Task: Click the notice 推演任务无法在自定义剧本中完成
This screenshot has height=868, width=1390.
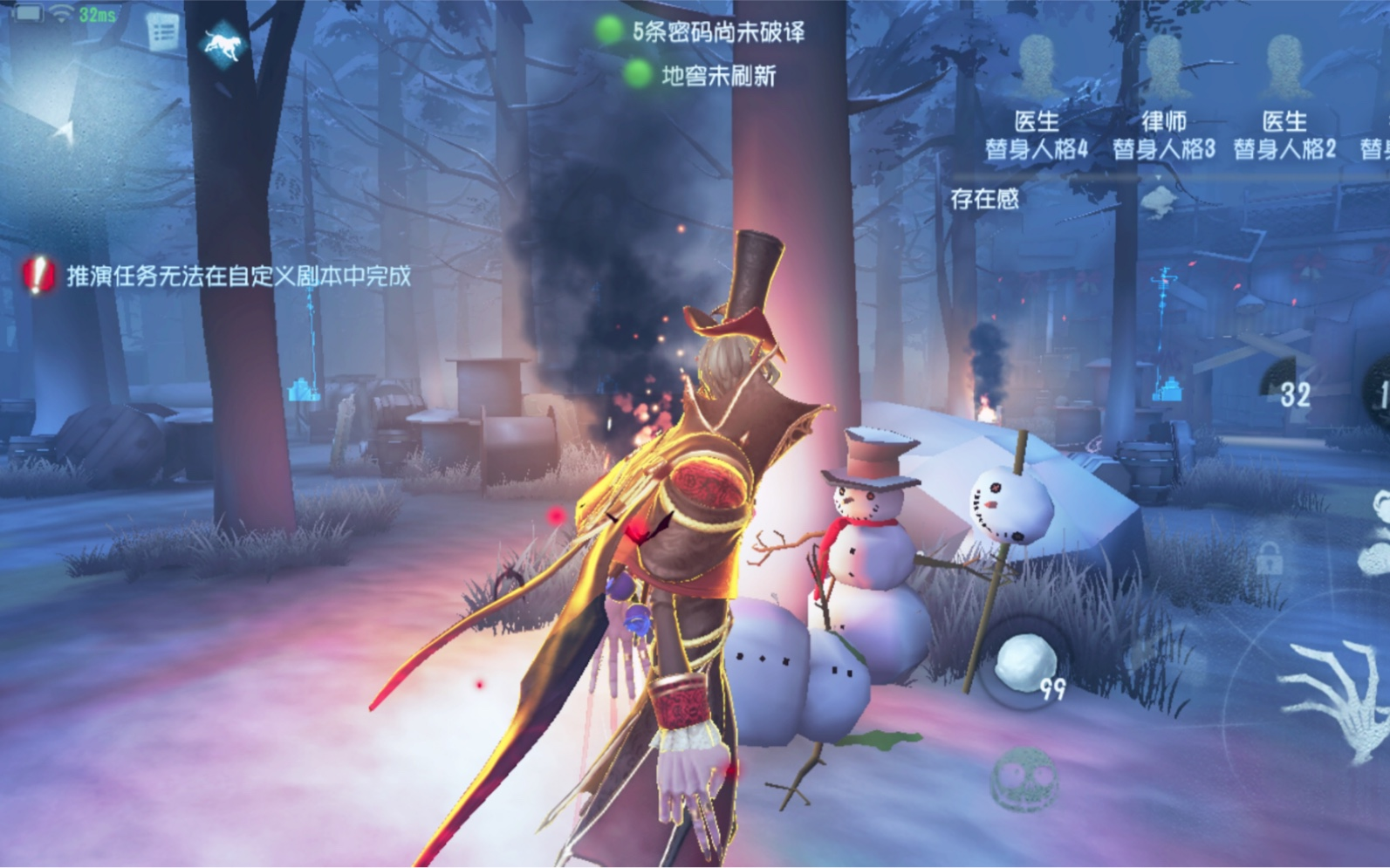Action: 237,277
